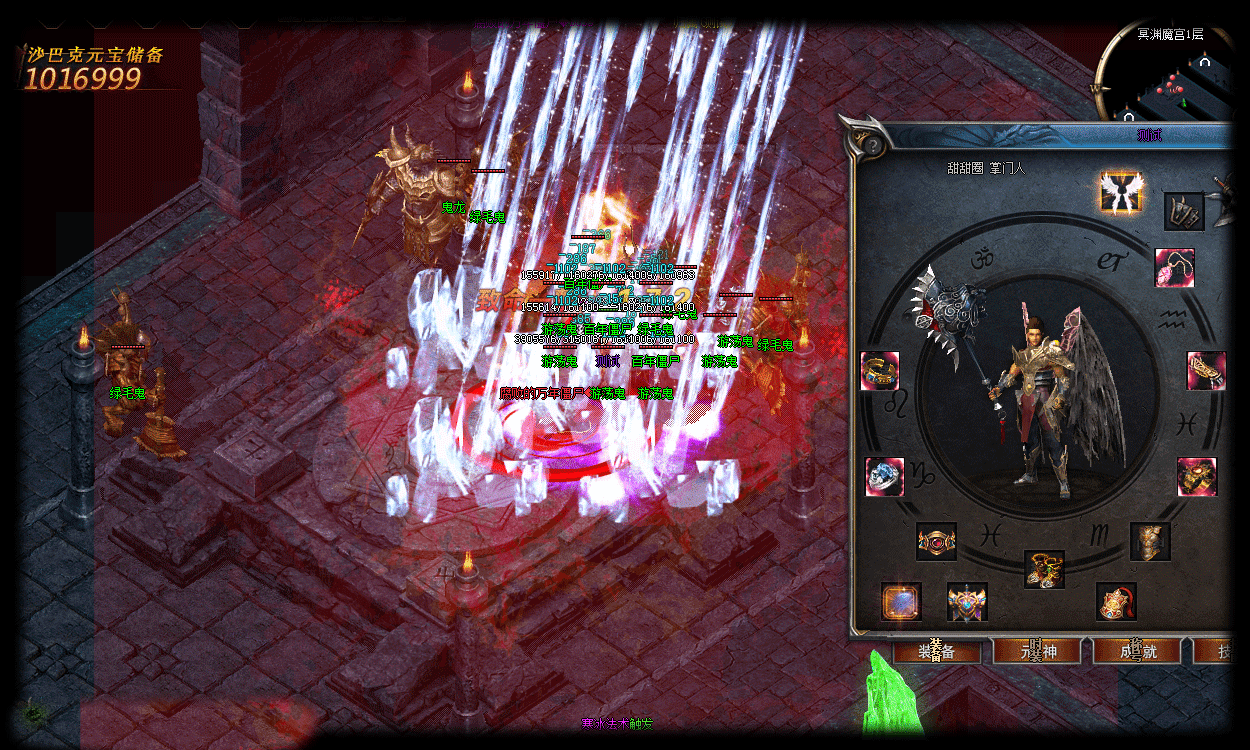Select the gold ring equipment slot
This screenshot has height=750, width=1250.
point(880,371)
